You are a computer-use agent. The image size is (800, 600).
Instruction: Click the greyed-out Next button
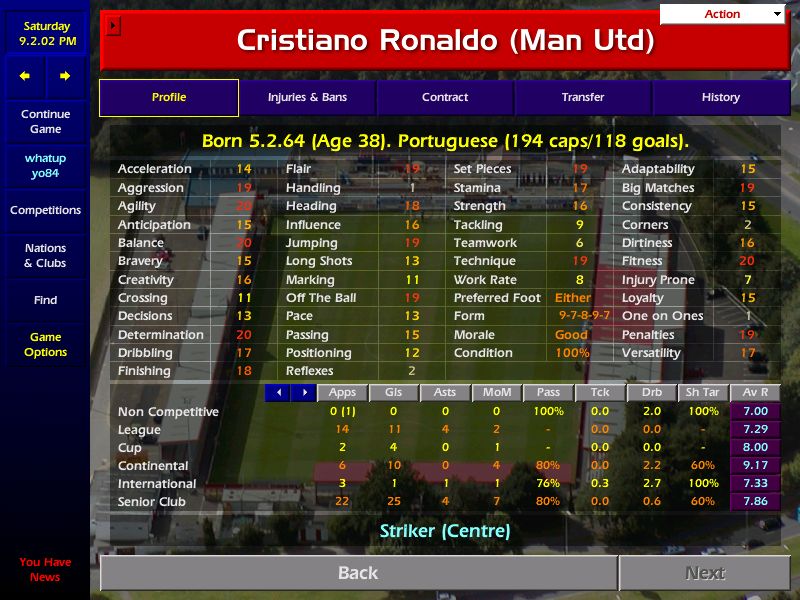click(705, 573)
